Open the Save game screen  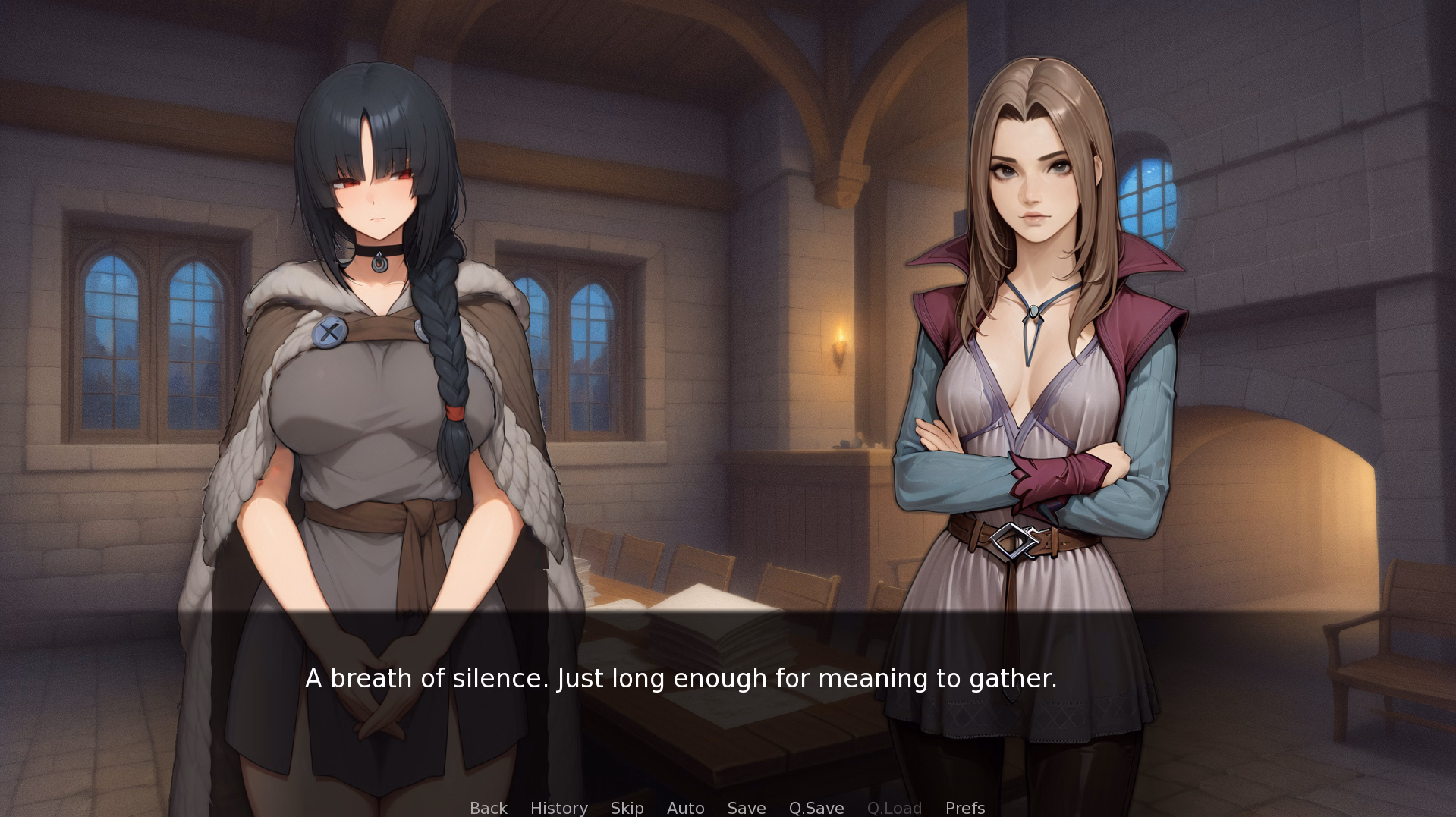point(746,808)
